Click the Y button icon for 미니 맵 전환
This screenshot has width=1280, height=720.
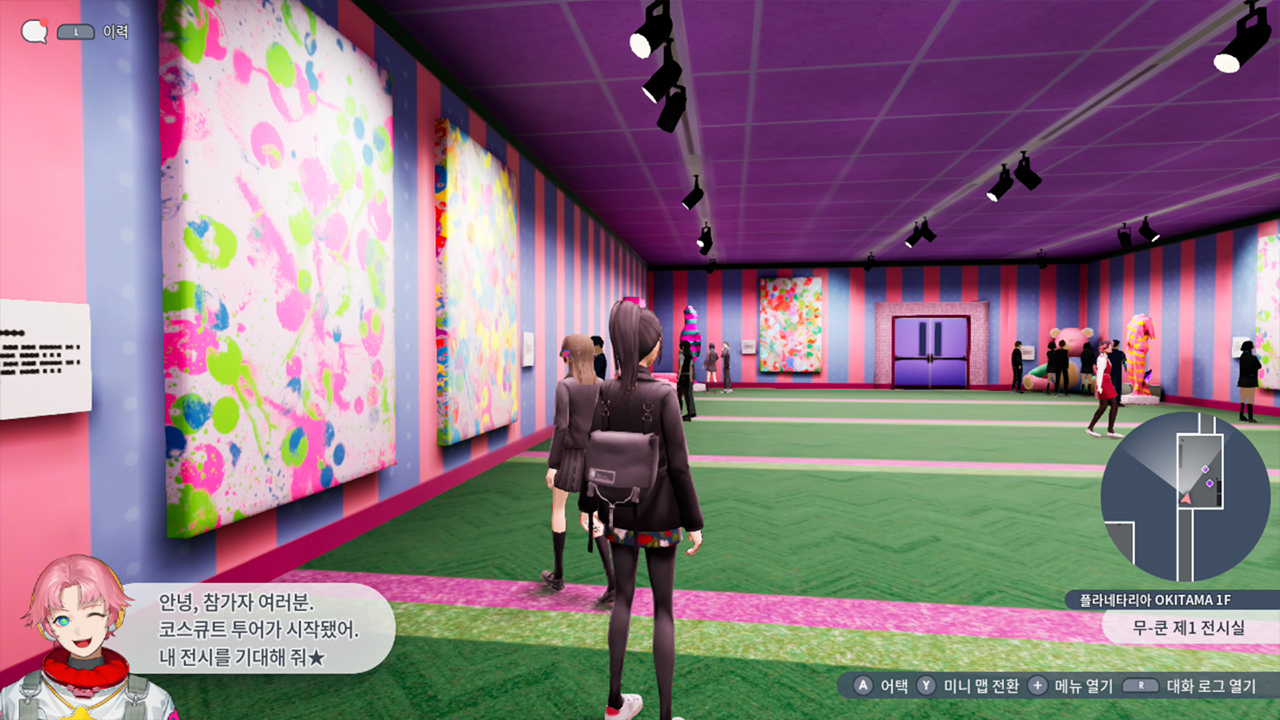[x=926, y=685]
